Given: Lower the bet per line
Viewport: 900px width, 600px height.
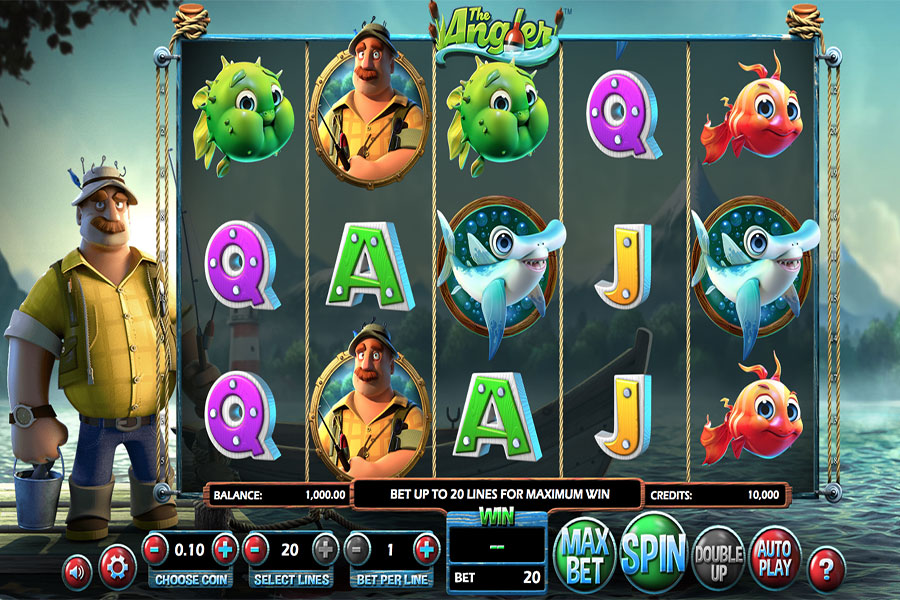Looking at the screenshot, I should 358,548.
